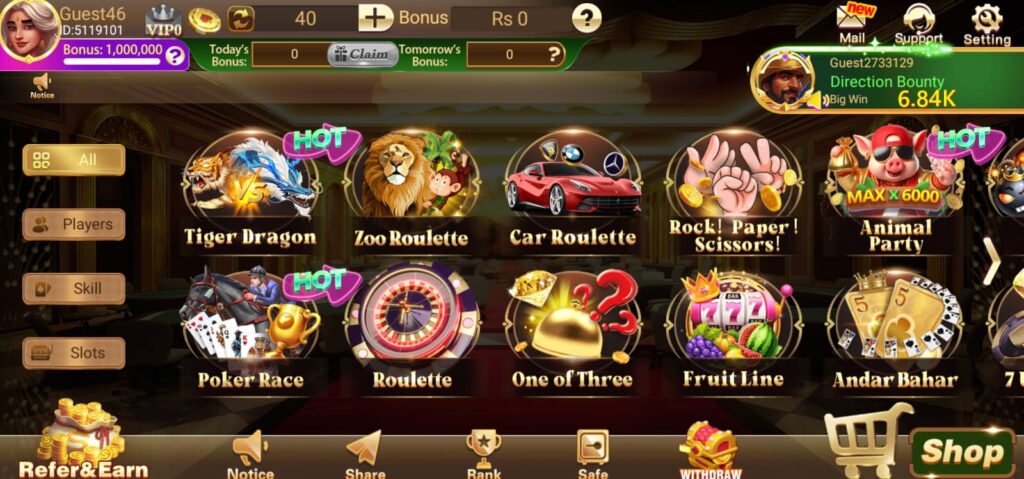Switch to the All games category
This screenshot has width=1024, height=479.
click(x=74, y=160)
